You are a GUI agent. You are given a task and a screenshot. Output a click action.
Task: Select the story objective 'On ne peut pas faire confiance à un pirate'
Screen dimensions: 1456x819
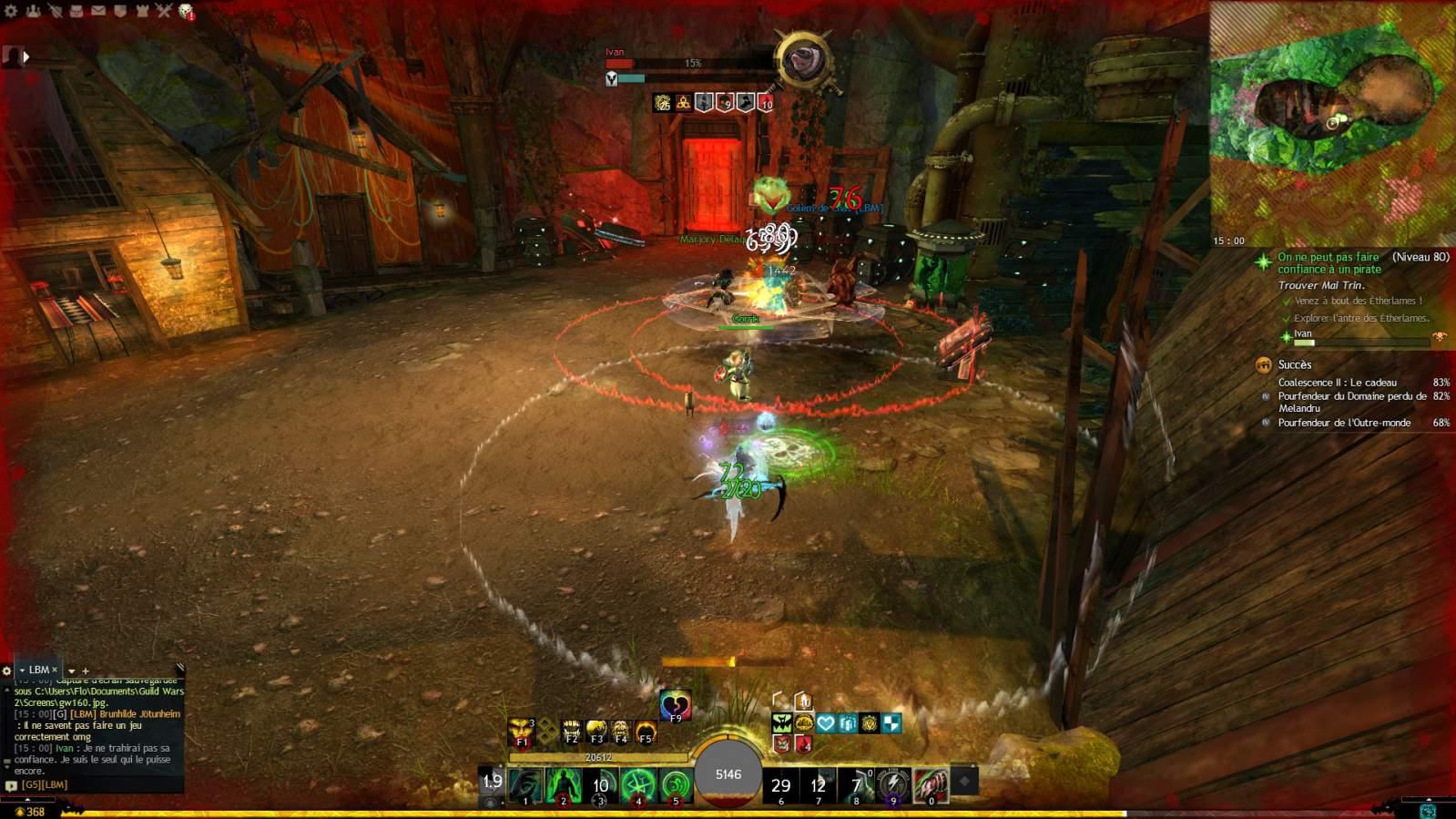click(x=1329, y=263)
